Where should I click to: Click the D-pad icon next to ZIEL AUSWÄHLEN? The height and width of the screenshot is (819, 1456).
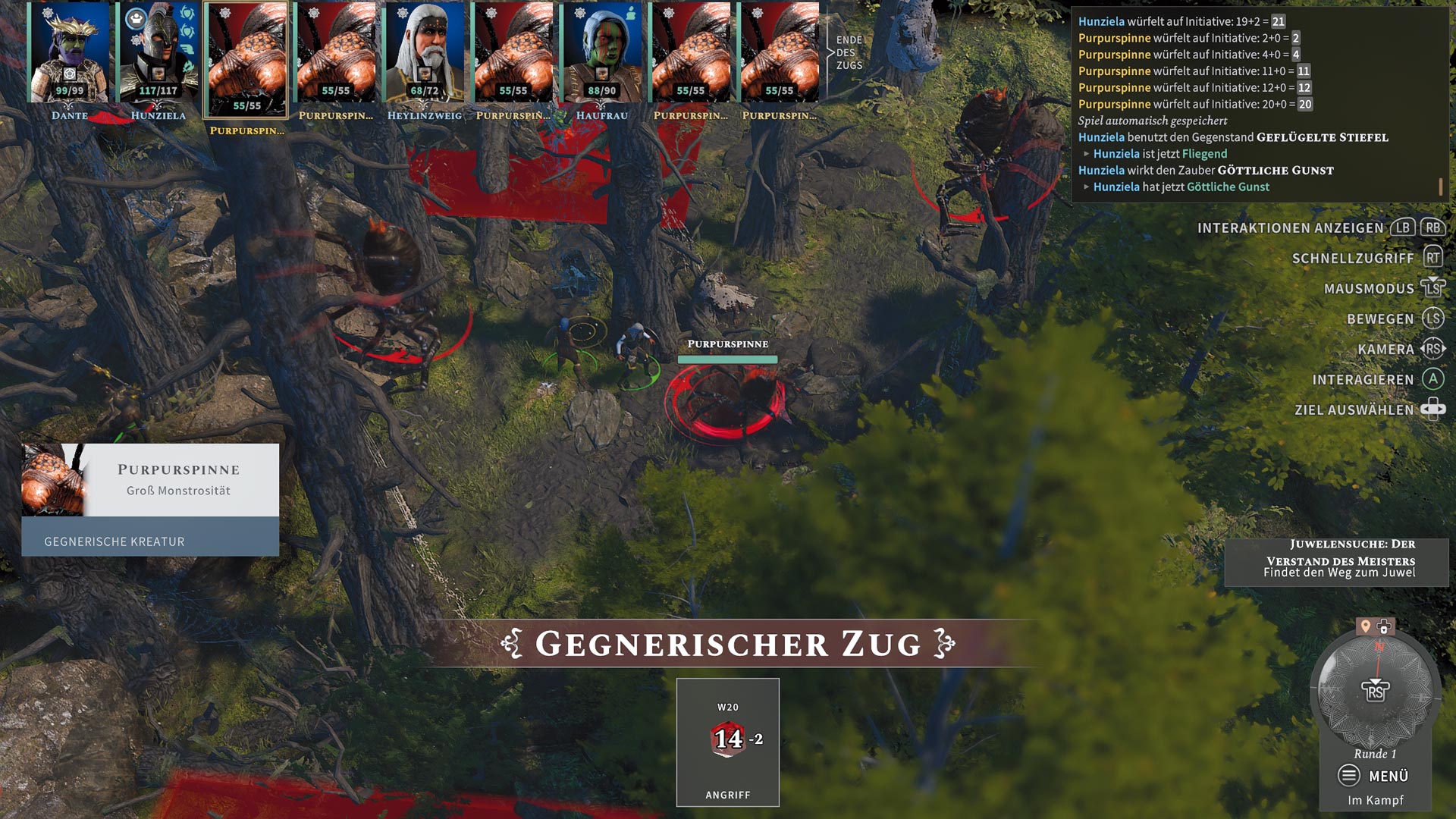1433,409
